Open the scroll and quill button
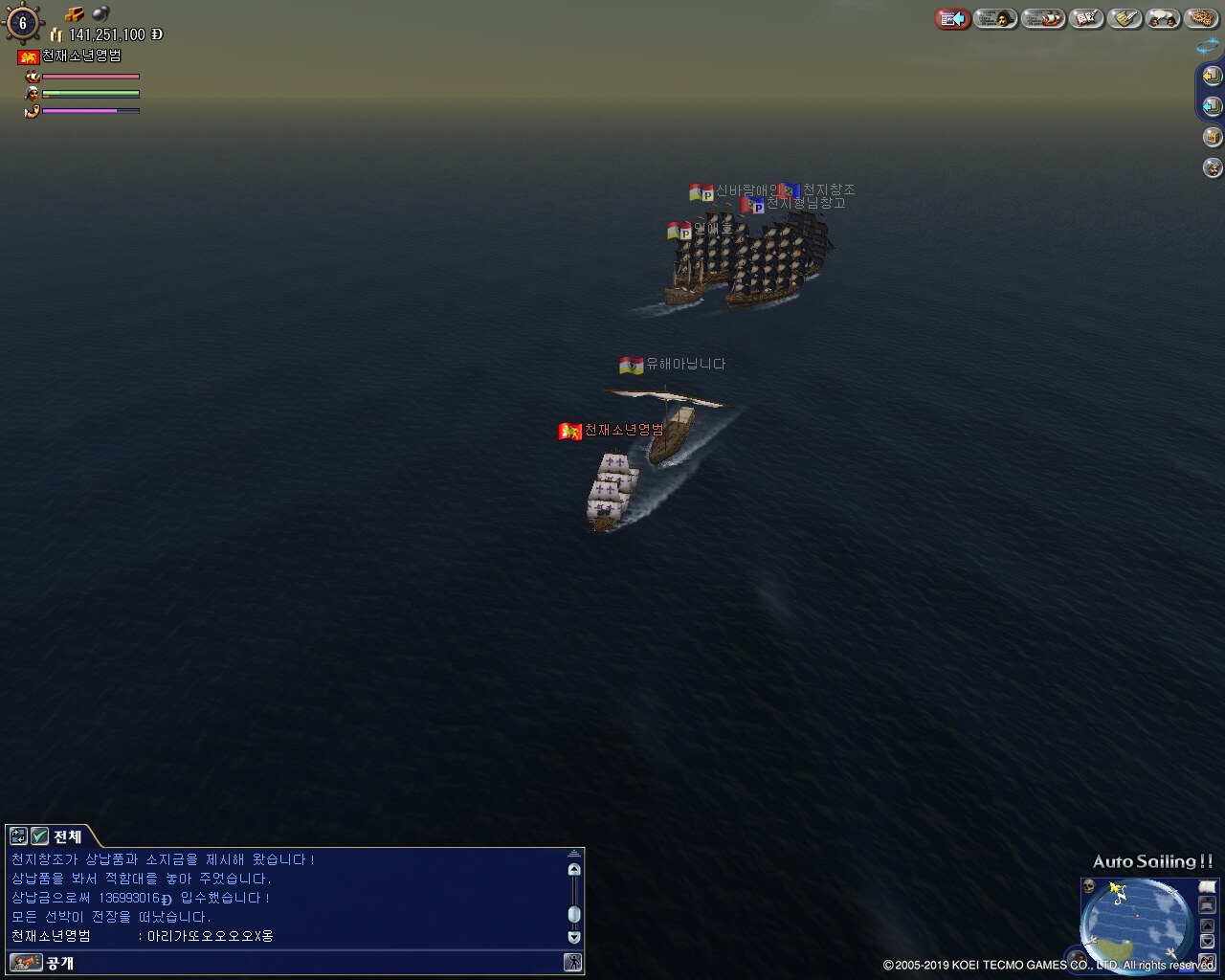This screenshot has width=1225, height=980. click(1125, 18)
